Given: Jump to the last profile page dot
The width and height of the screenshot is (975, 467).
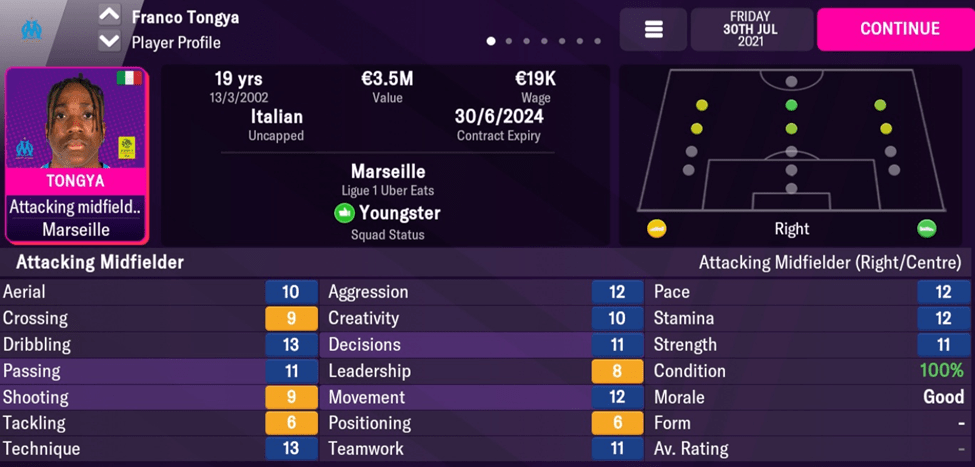Looking at the screenshot, I should (598, 42).
